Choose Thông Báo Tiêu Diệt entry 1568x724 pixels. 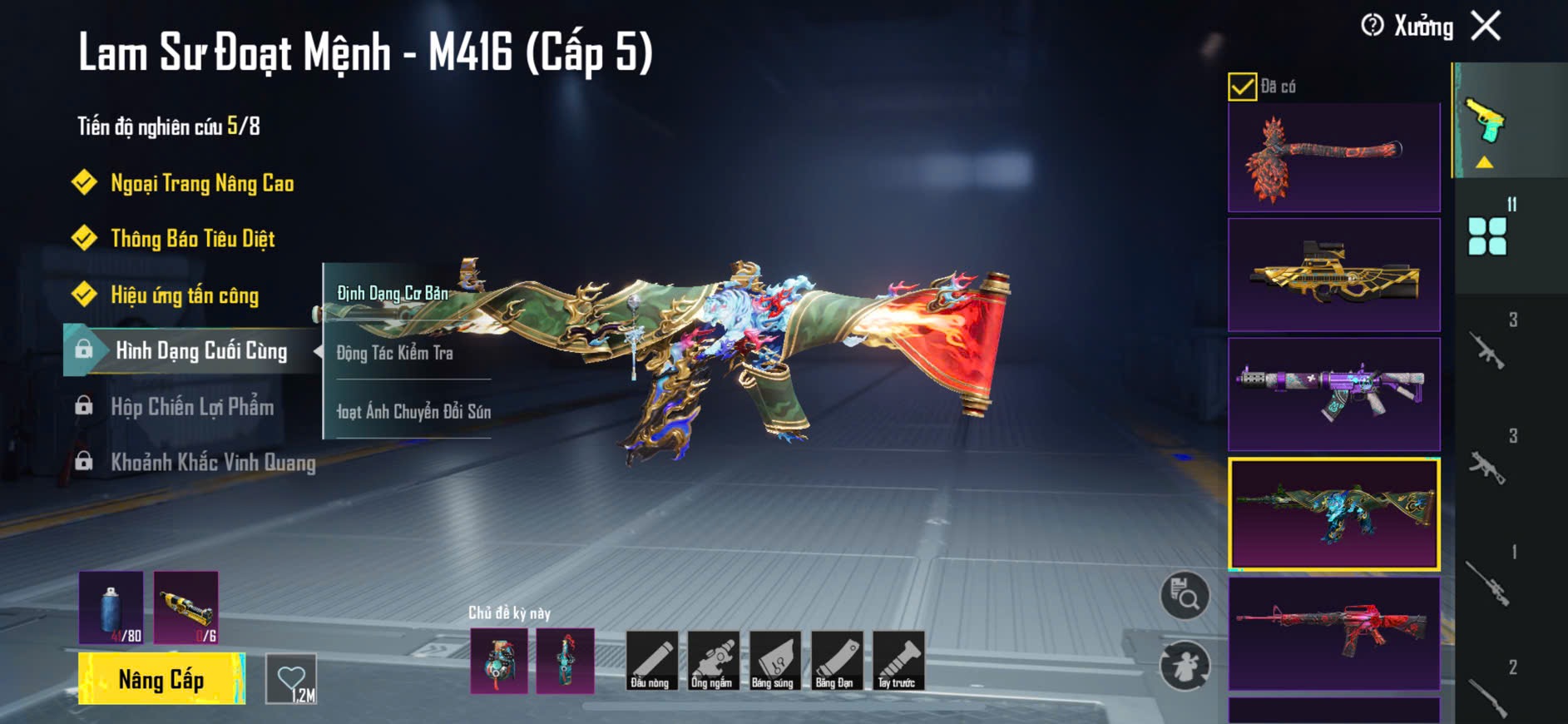[192, 239]
